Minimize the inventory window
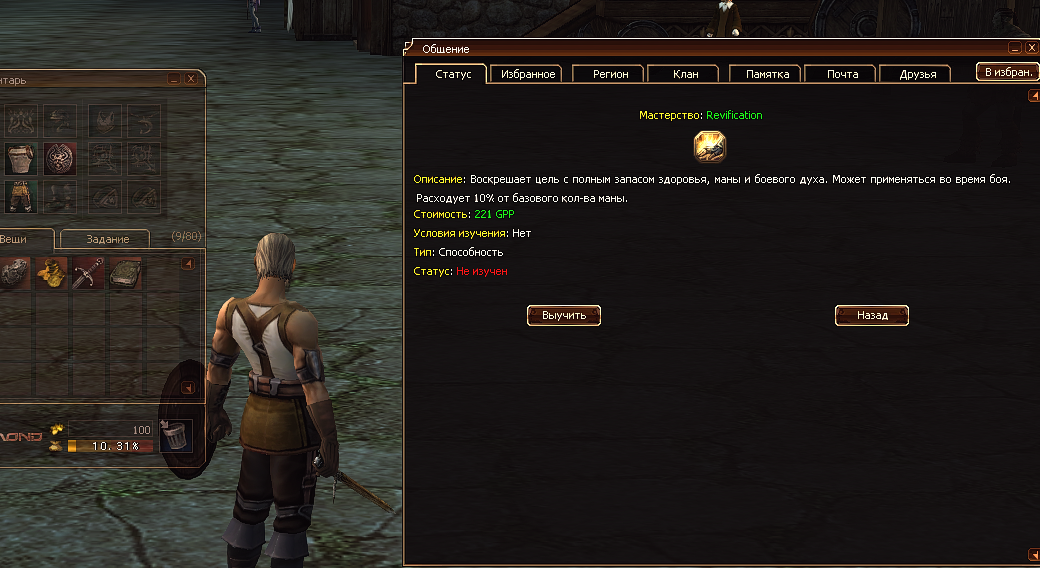The height and width of the screenshot is (568, 1040). click(x=175, y=78)
